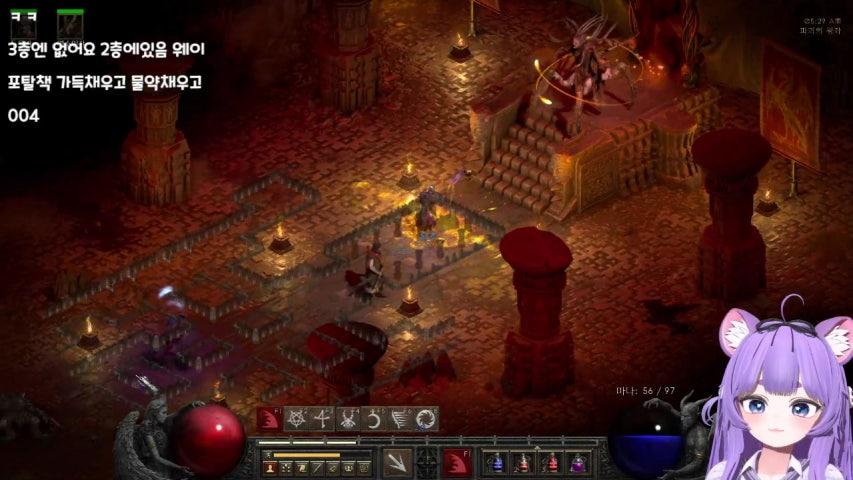This screenshot has height=480, width=853.
Task: Use the blue mana potion in the belt
Action: pyautogui.click(x=496, y=463)
